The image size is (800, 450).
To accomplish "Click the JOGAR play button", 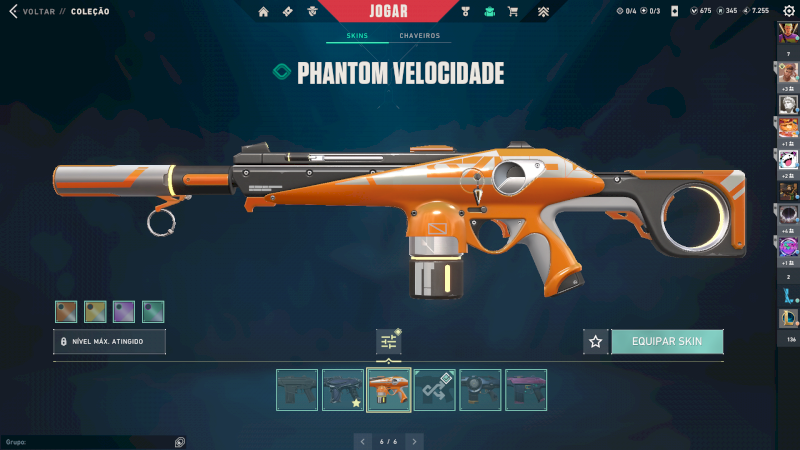I will pyautogui.click(x=388, y=11).
